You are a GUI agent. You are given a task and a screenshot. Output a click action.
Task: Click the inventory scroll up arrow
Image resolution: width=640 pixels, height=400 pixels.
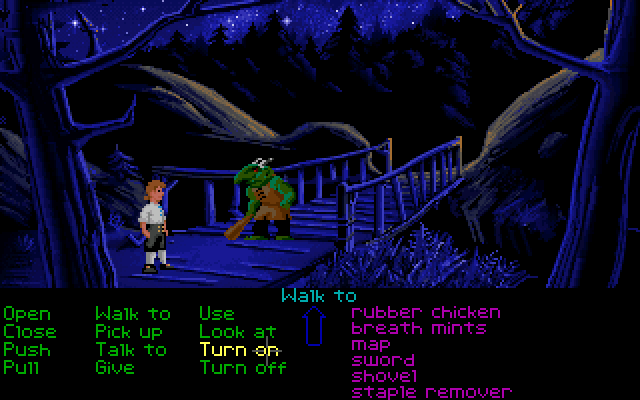pyautogui.click(x=313, y=326)
